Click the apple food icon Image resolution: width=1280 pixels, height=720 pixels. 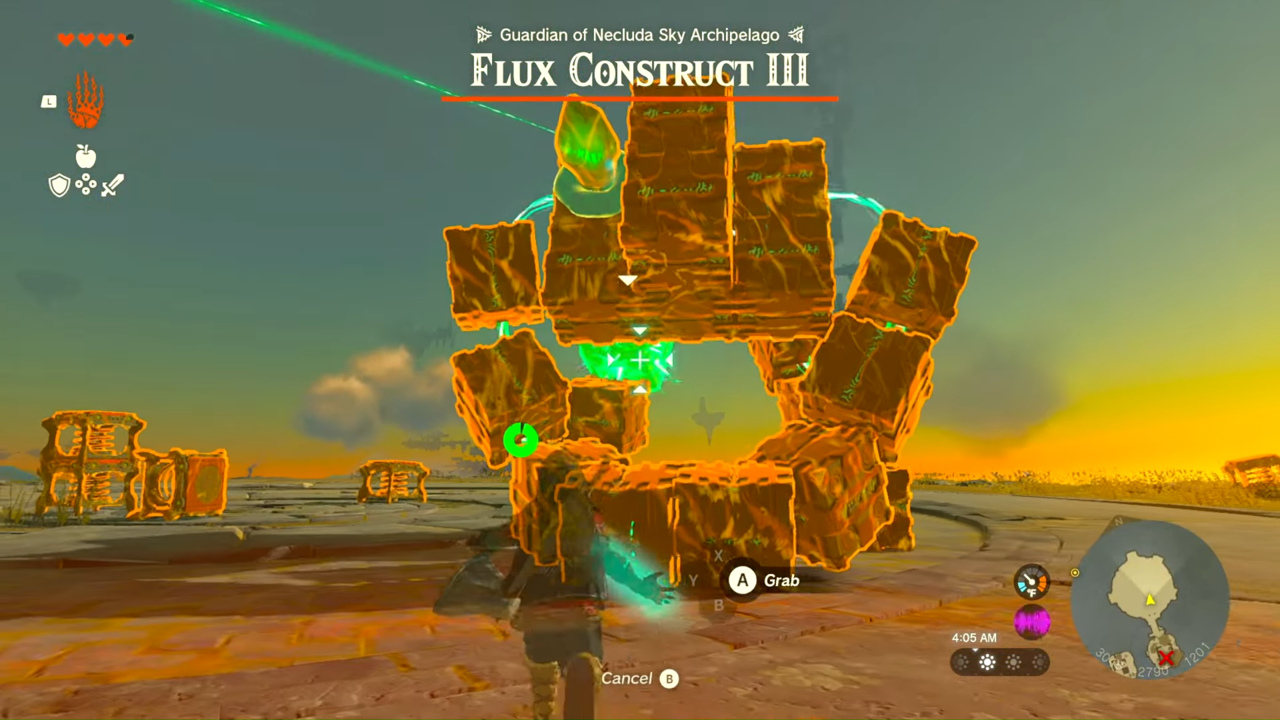click(x=85, y=157)
